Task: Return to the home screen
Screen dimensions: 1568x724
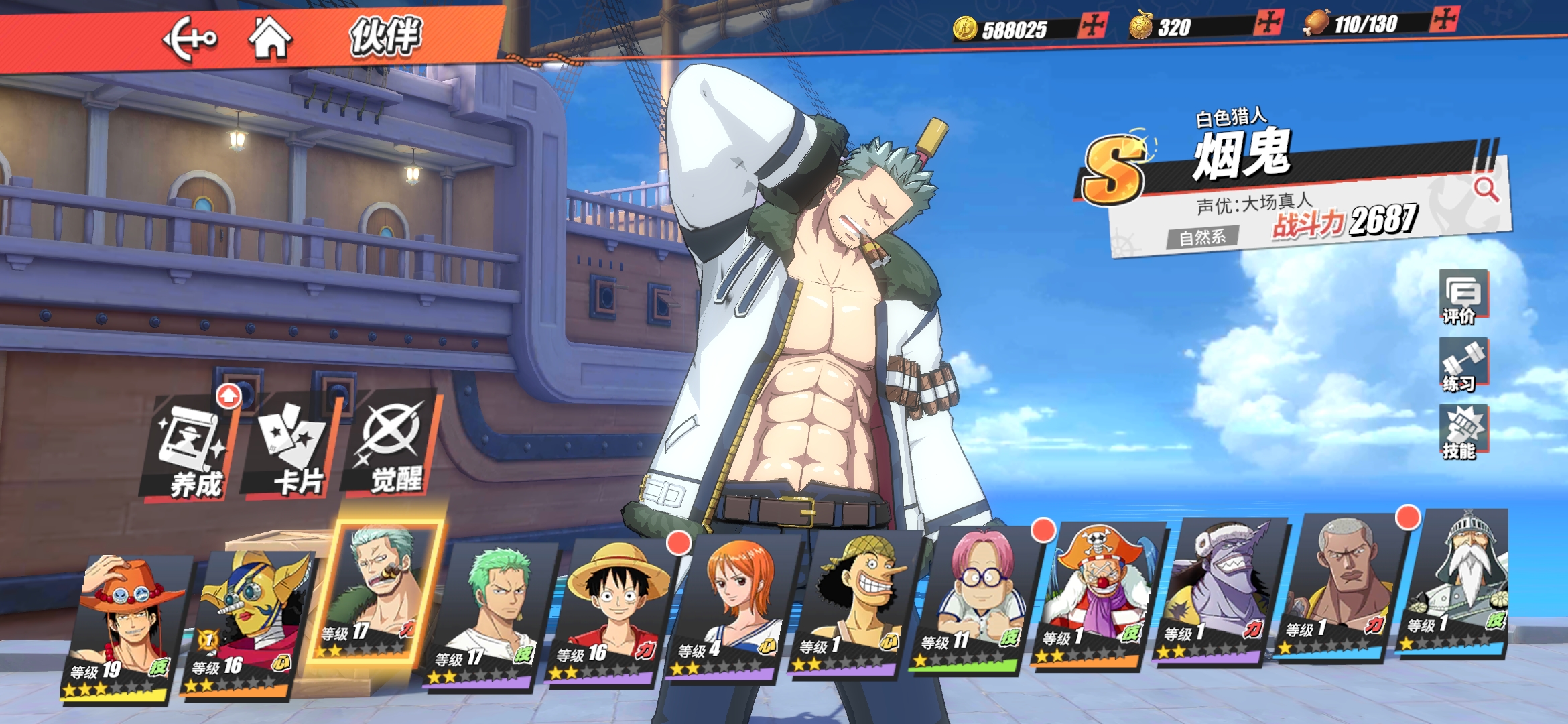Action: pos(270,38)
